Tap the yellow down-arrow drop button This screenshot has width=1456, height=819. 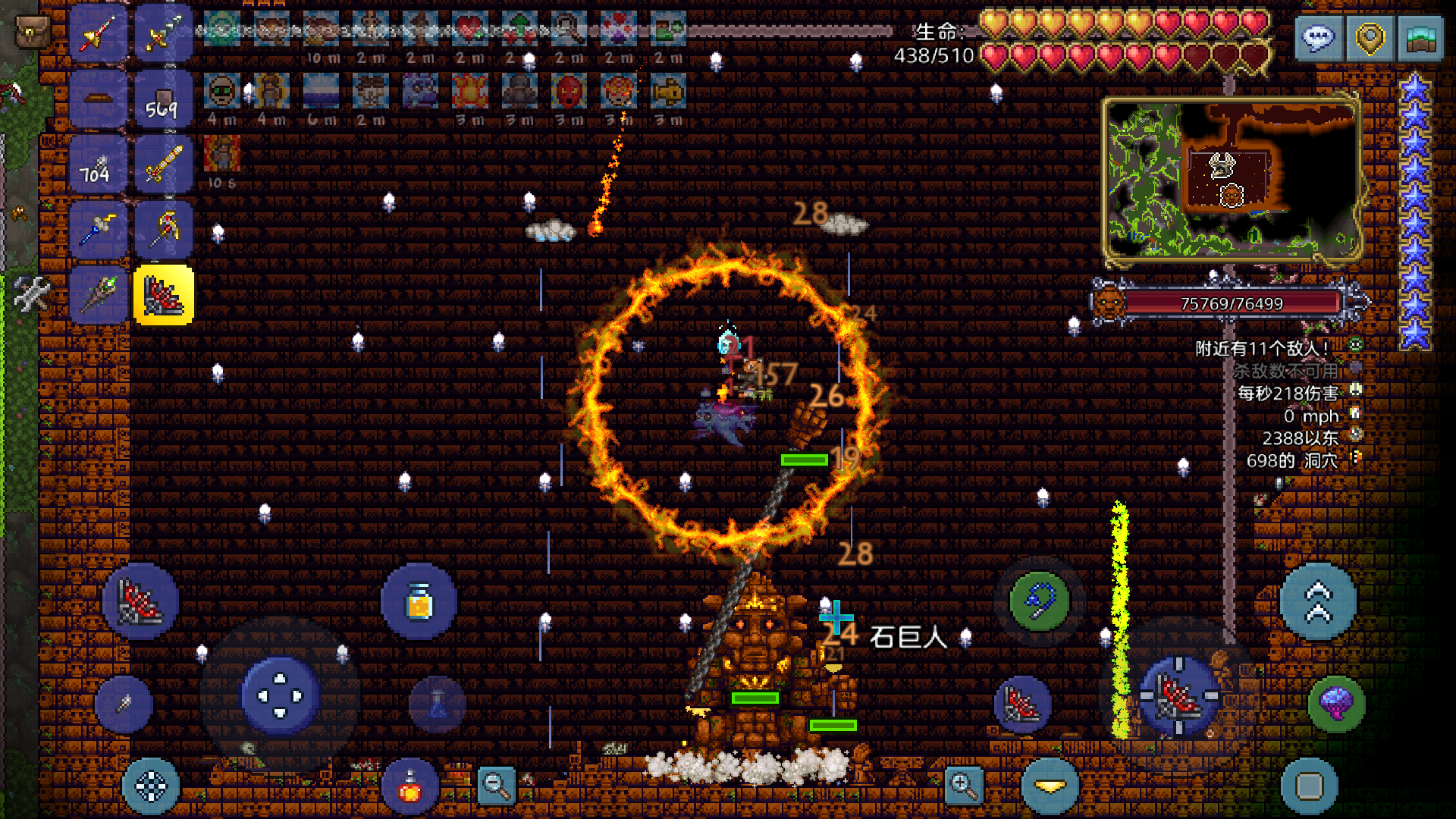point(1050,786)
